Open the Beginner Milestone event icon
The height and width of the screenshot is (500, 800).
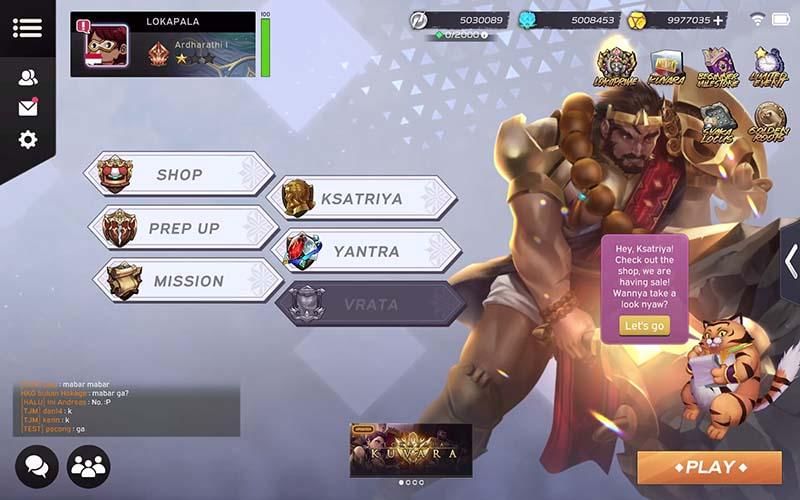[717, 68]
